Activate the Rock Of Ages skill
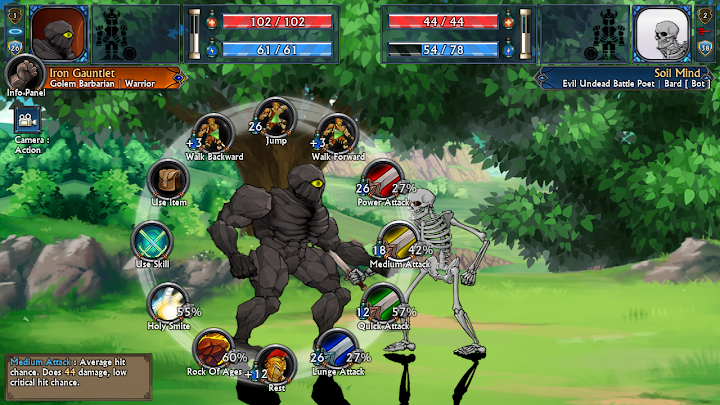Screen dimensions: 720x405 tap(213, 348)
